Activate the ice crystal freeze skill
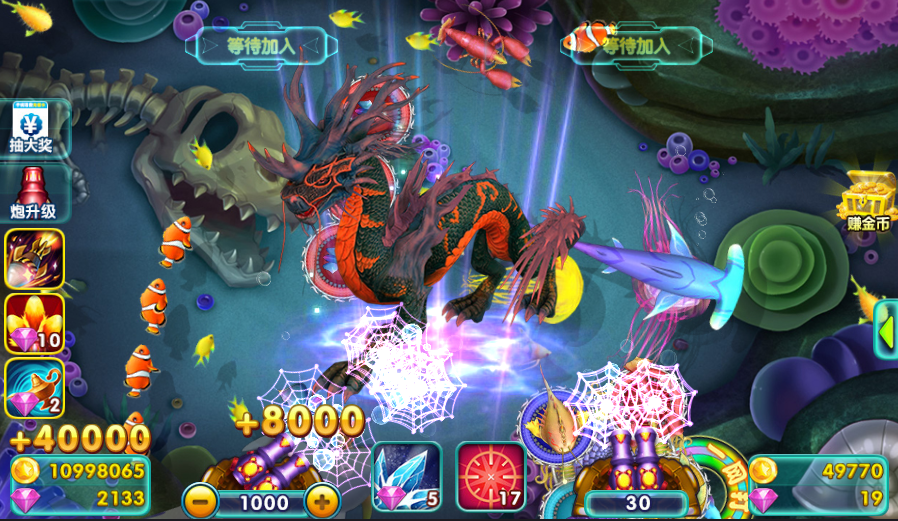Screen dimensions: 898x521 [406, 476]
